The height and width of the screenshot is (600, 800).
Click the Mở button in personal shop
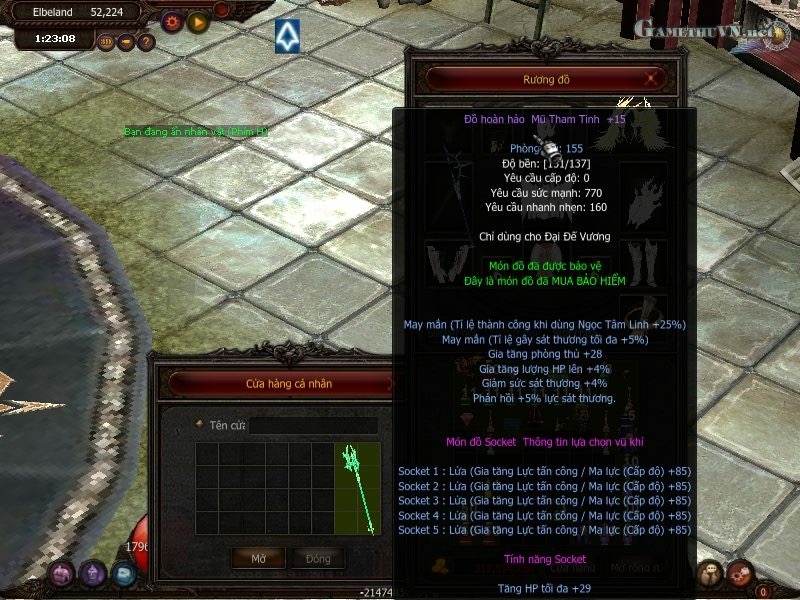coord(259,558)
